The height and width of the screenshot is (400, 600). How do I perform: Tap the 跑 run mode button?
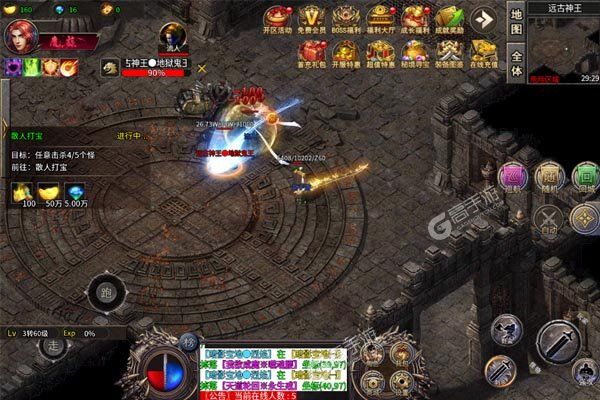pos(105,294)
